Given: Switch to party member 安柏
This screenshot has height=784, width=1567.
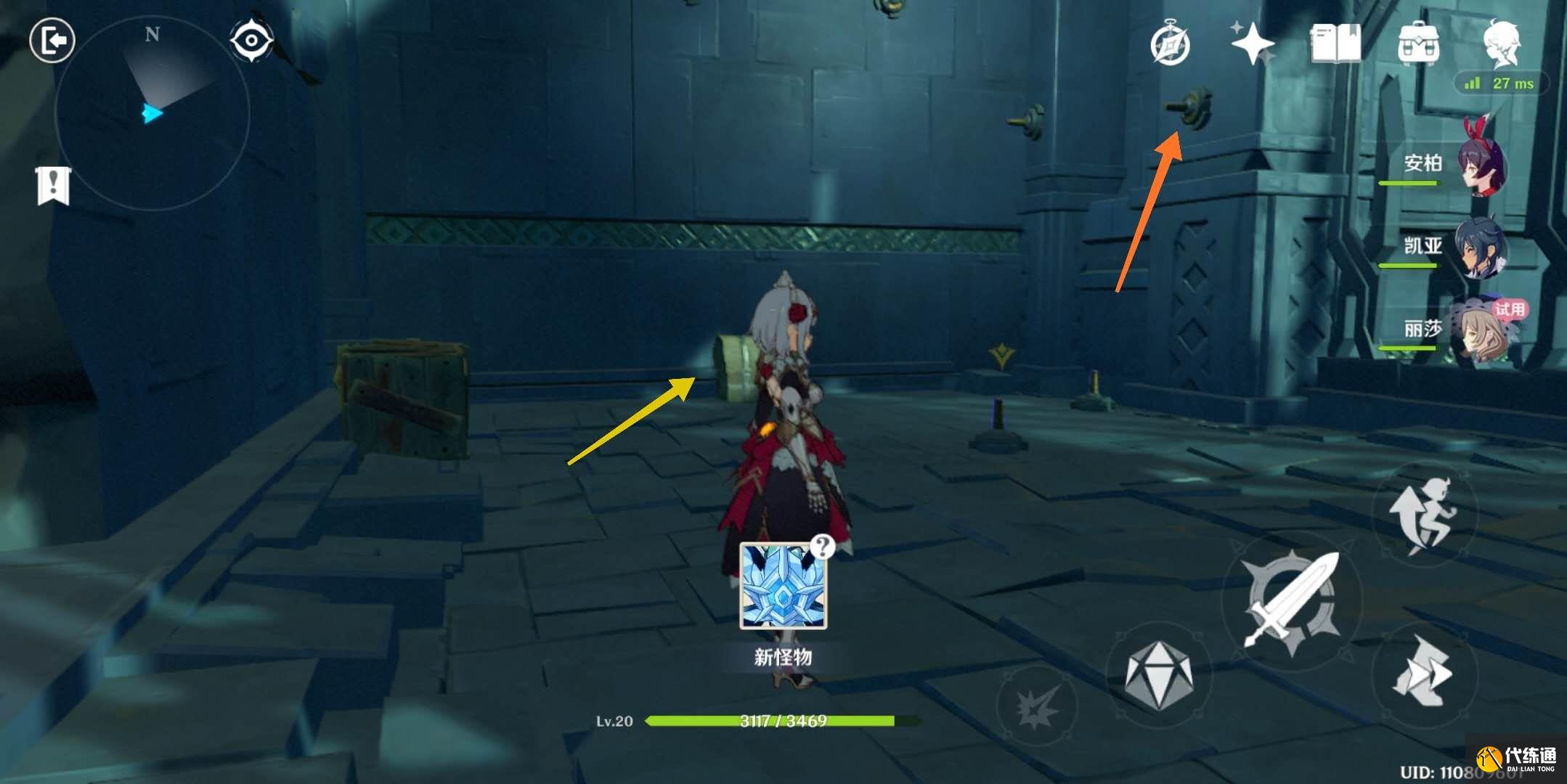Looking at the screenshot, I should (1481, 165).
